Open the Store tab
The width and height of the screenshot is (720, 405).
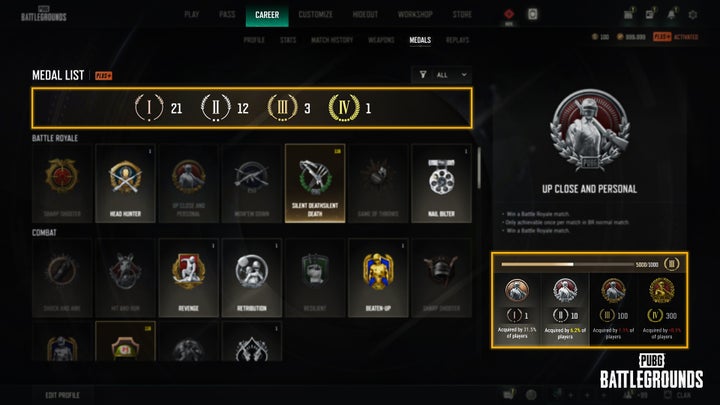pyautogui.click(x=463, y=15)
